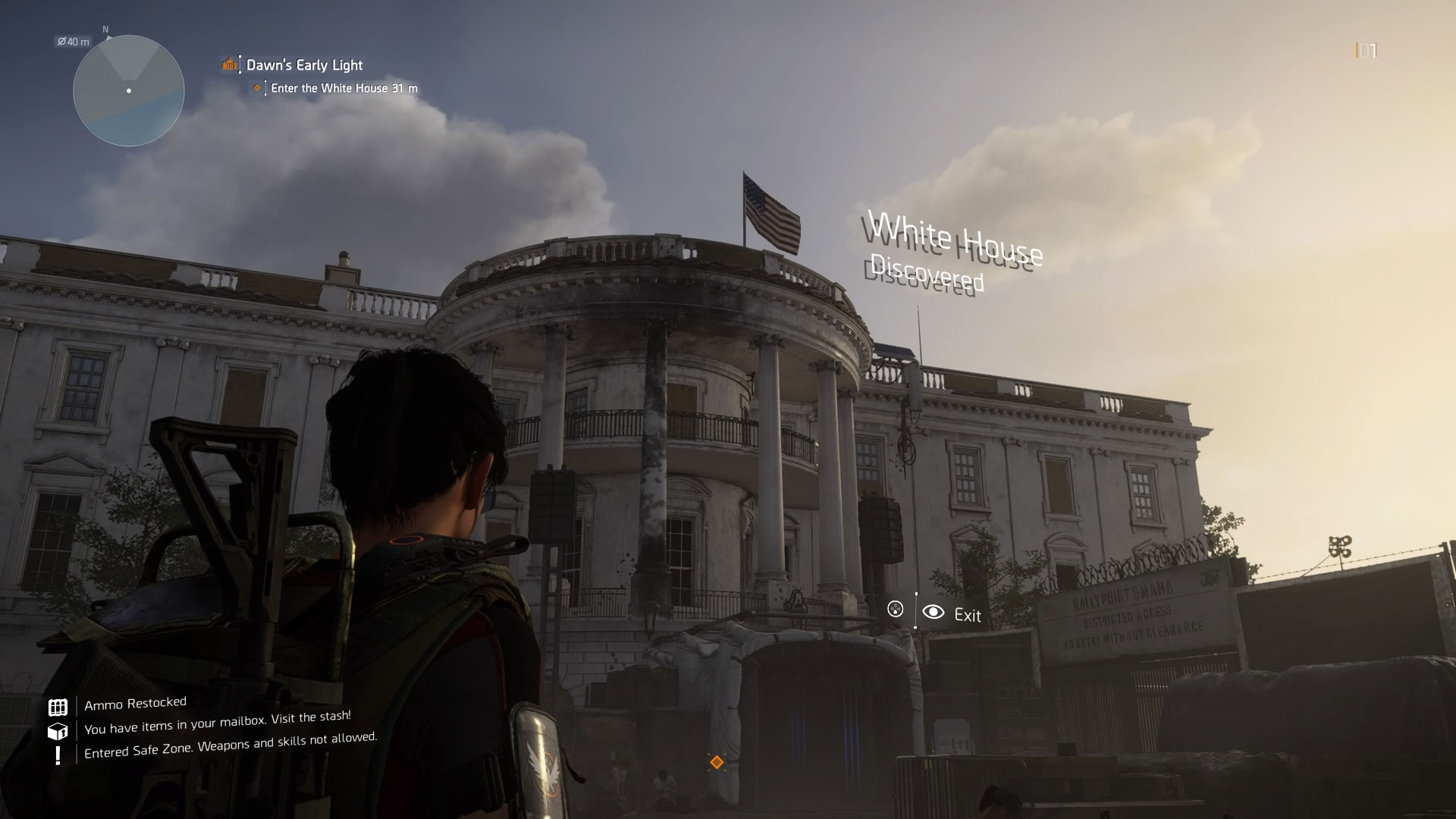The image size is (1456, 819).
Task: Click the Dawn's Early Light mission icon
Action: (x=227, y=65)
